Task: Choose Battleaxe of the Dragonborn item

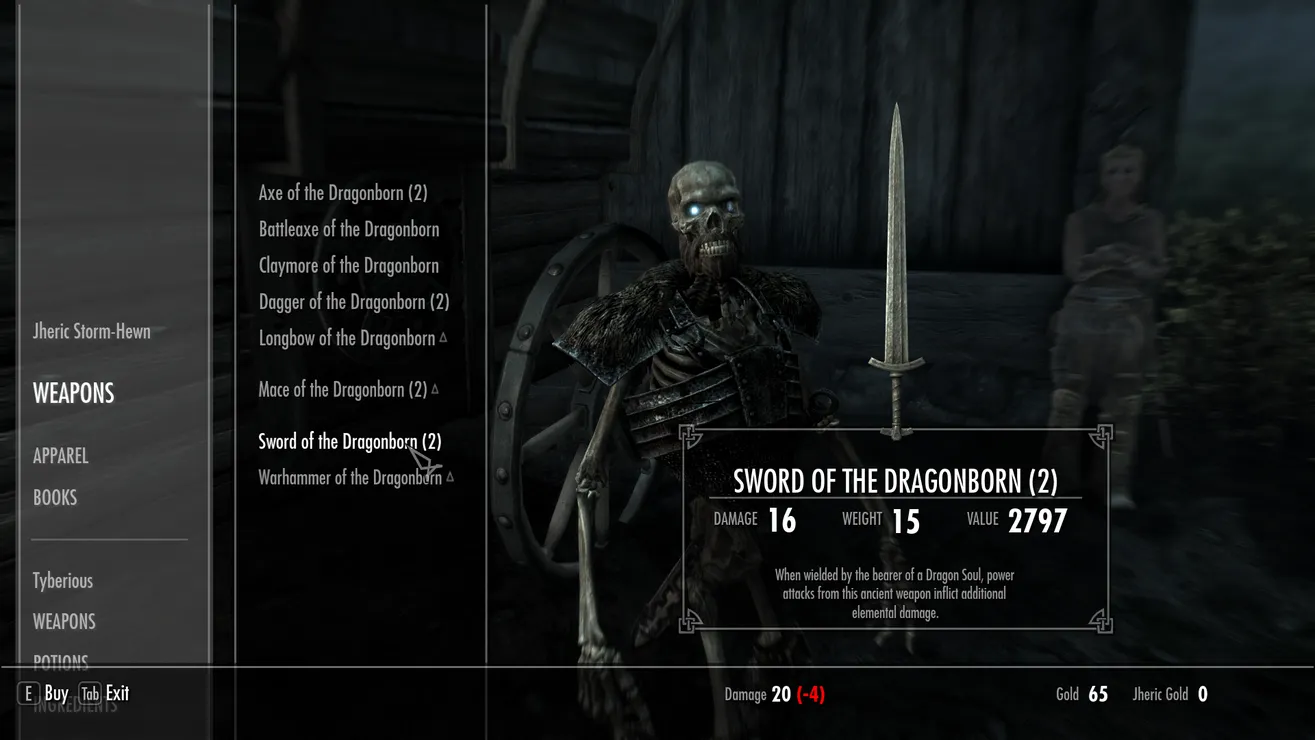Action: coord(348,229)
